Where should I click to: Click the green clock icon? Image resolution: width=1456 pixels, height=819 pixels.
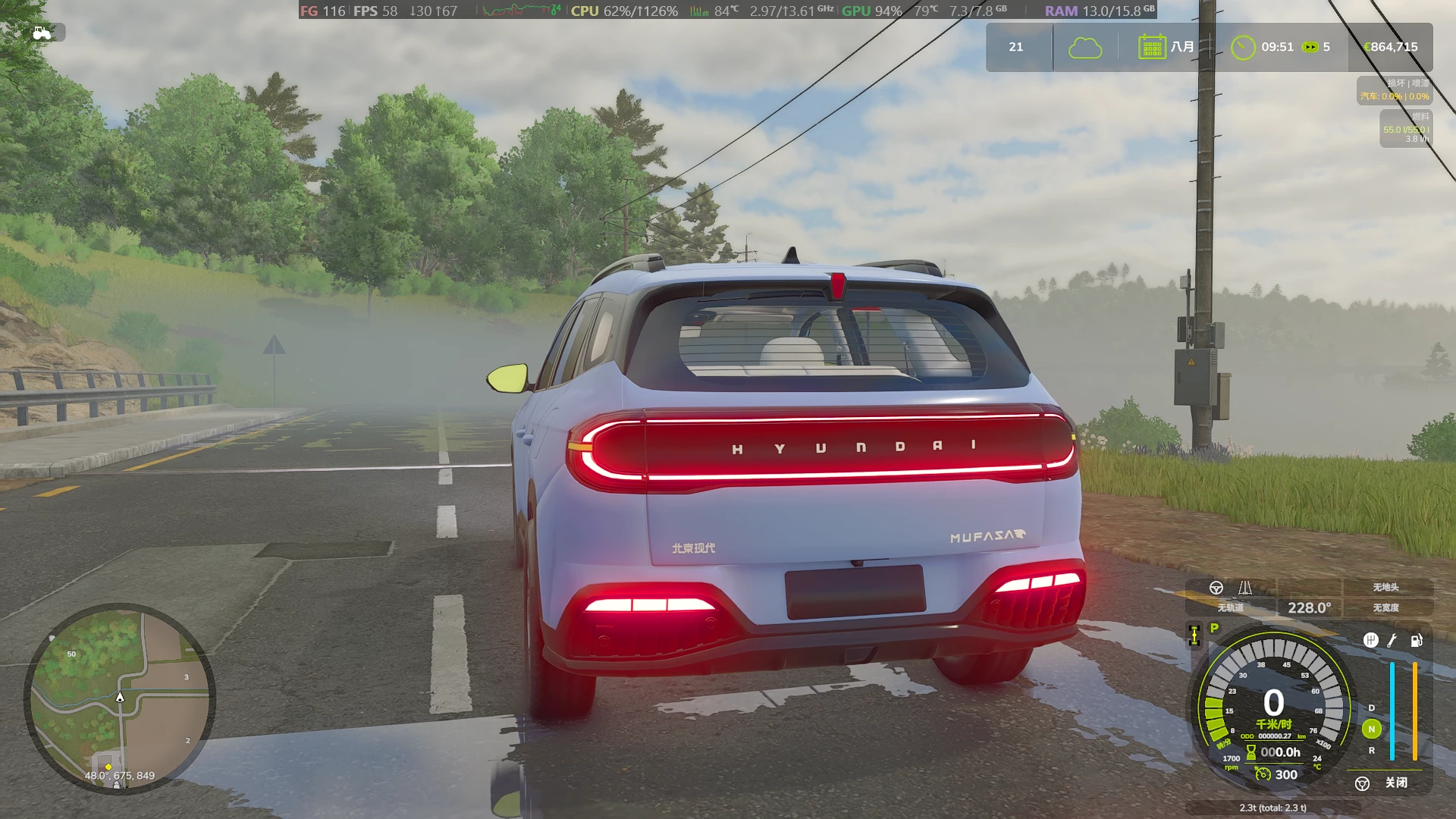coord(1242,47)
